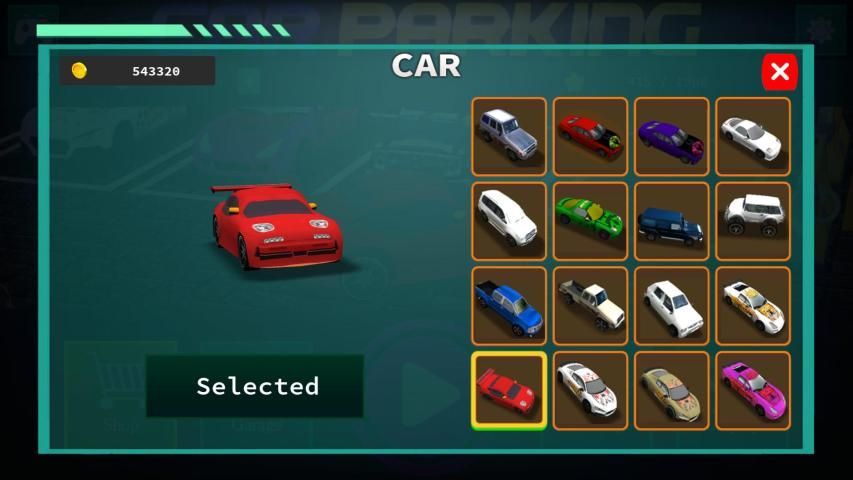853x480 pixels.
Task: Pick the purple sedan tile
Action: pyautogui.click(x=671, y=136)
